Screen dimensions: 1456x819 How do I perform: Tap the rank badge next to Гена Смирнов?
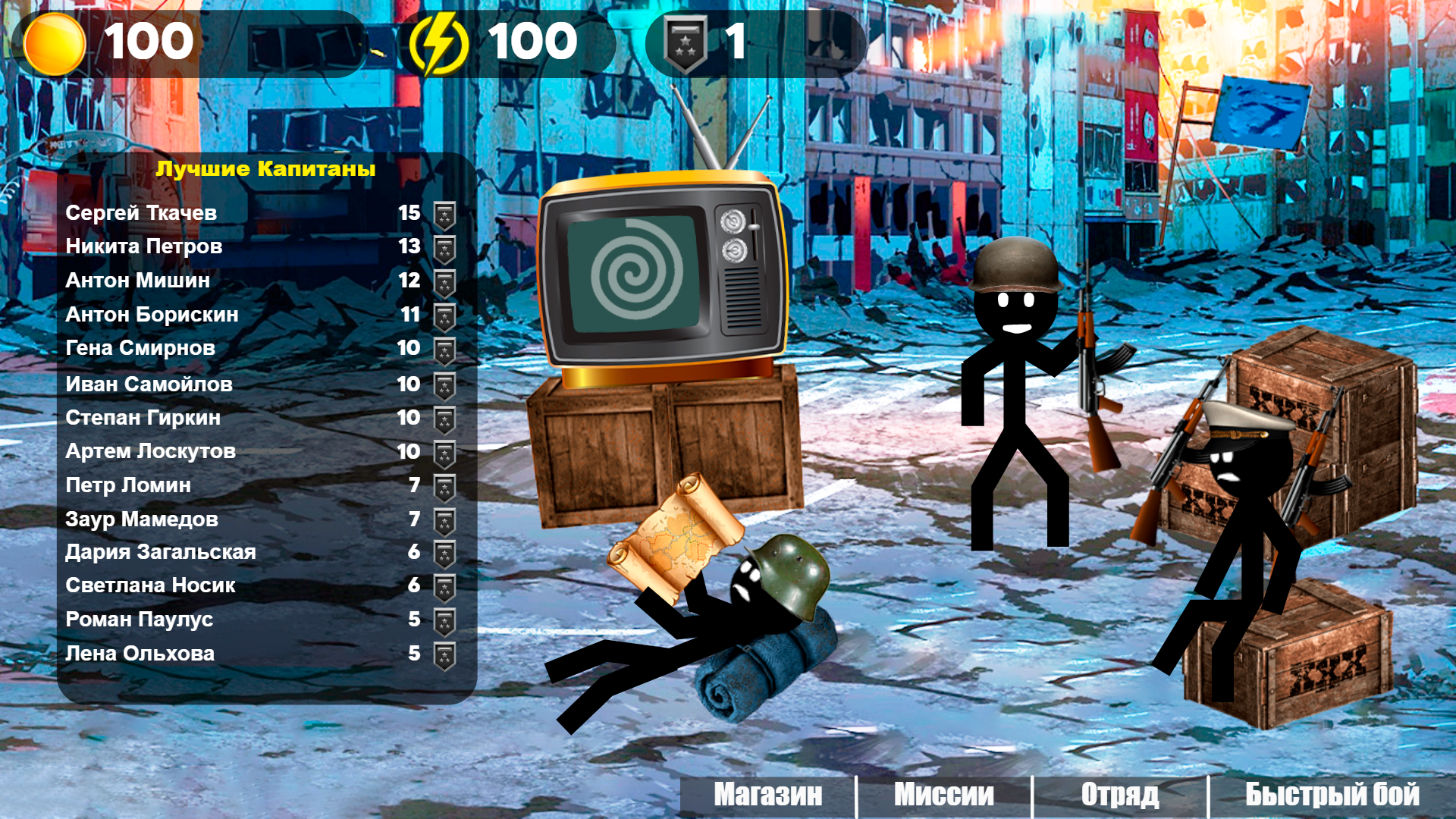[442, 348]
